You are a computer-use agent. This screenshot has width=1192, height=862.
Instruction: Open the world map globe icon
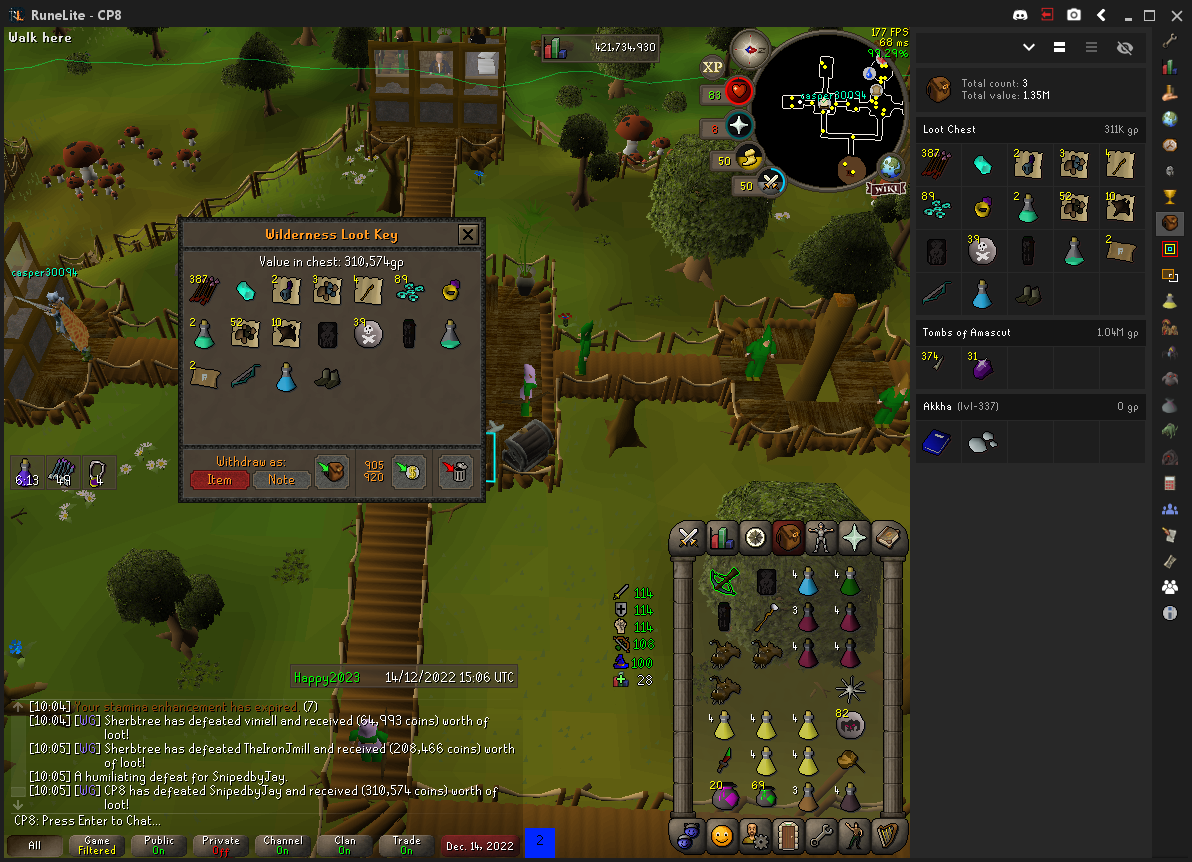pos(890,166)
